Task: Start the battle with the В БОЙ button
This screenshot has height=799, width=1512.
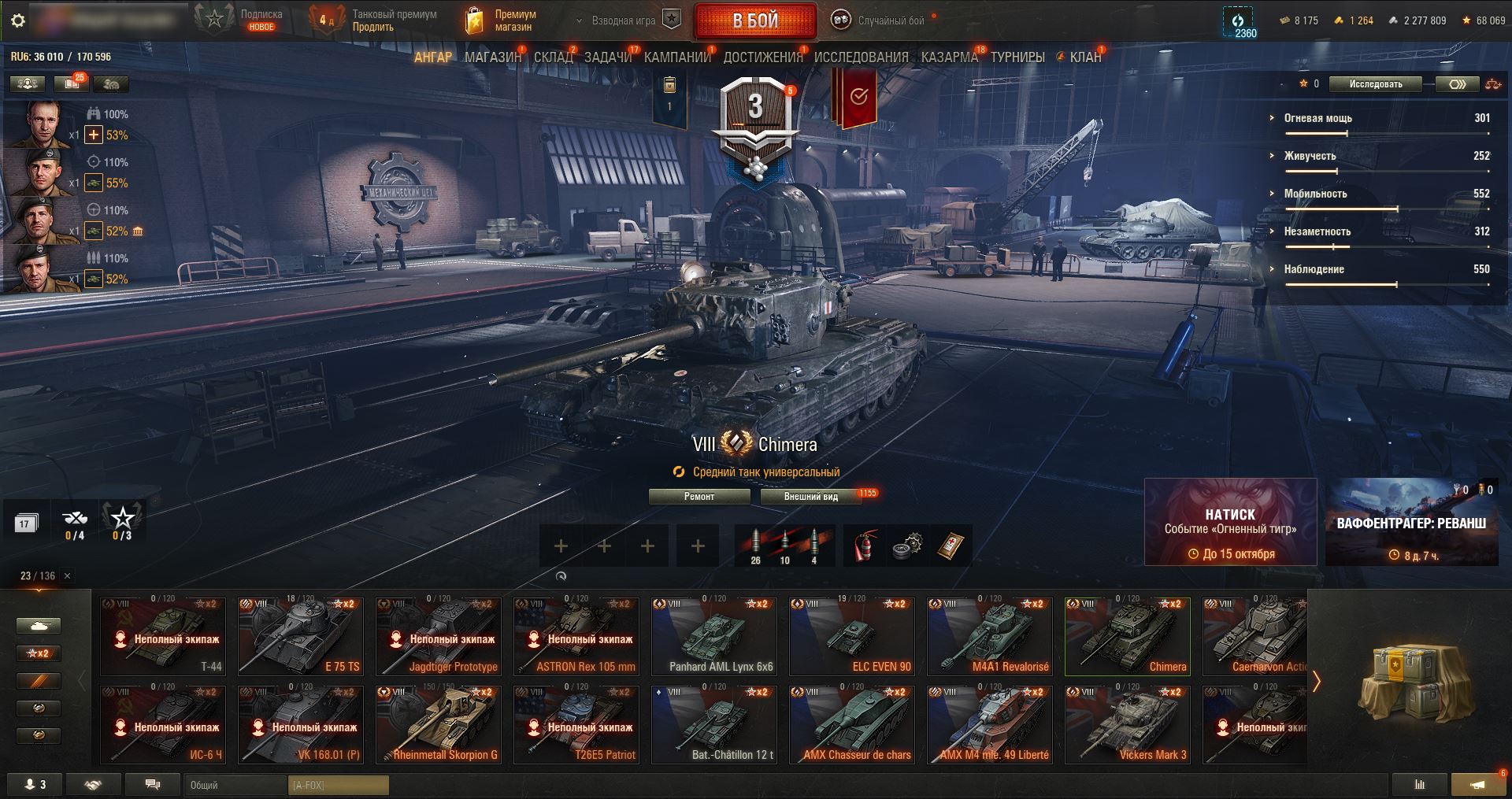Action: (754, 21)
